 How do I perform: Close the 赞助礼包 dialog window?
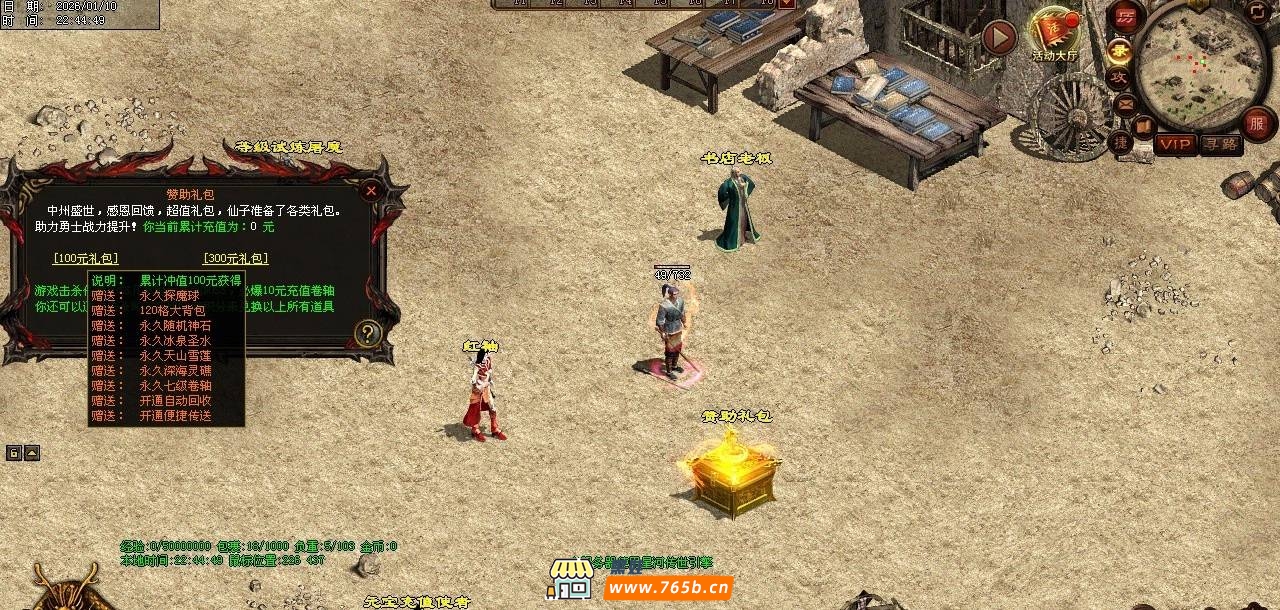(371, 190)
